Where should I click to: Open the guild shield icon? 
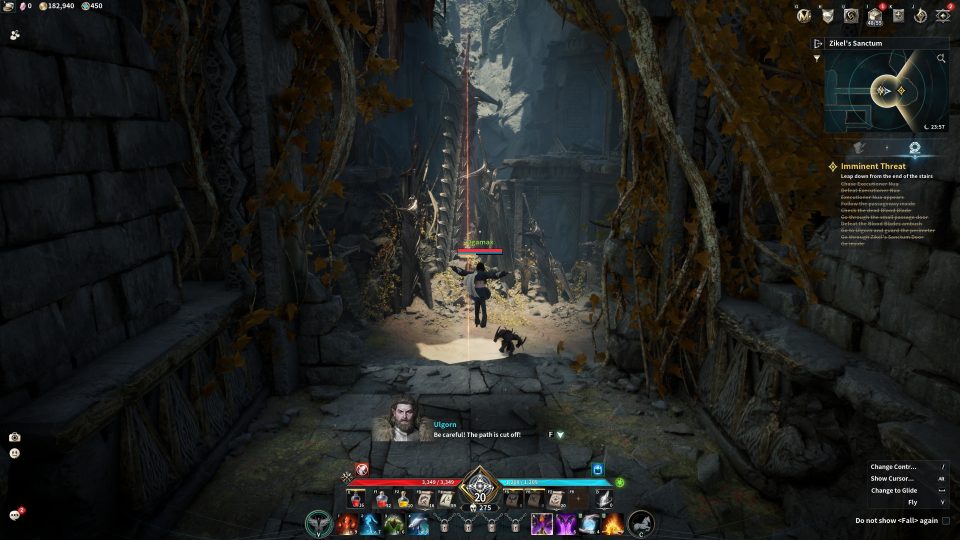click(x=827, y=15)
